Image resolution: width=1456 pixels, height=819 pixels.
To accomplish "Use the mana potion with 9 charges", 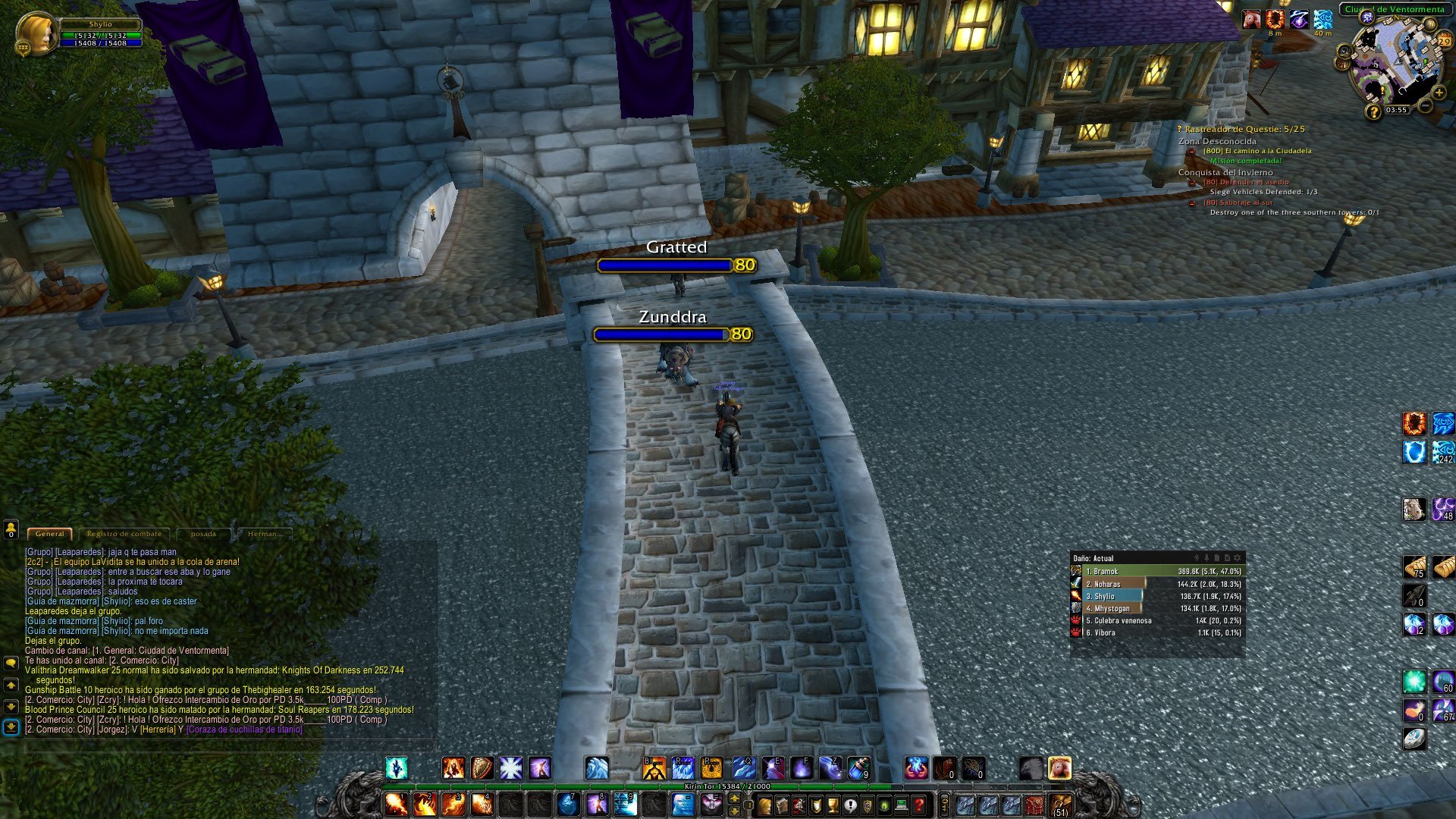I will click(859, 768).
